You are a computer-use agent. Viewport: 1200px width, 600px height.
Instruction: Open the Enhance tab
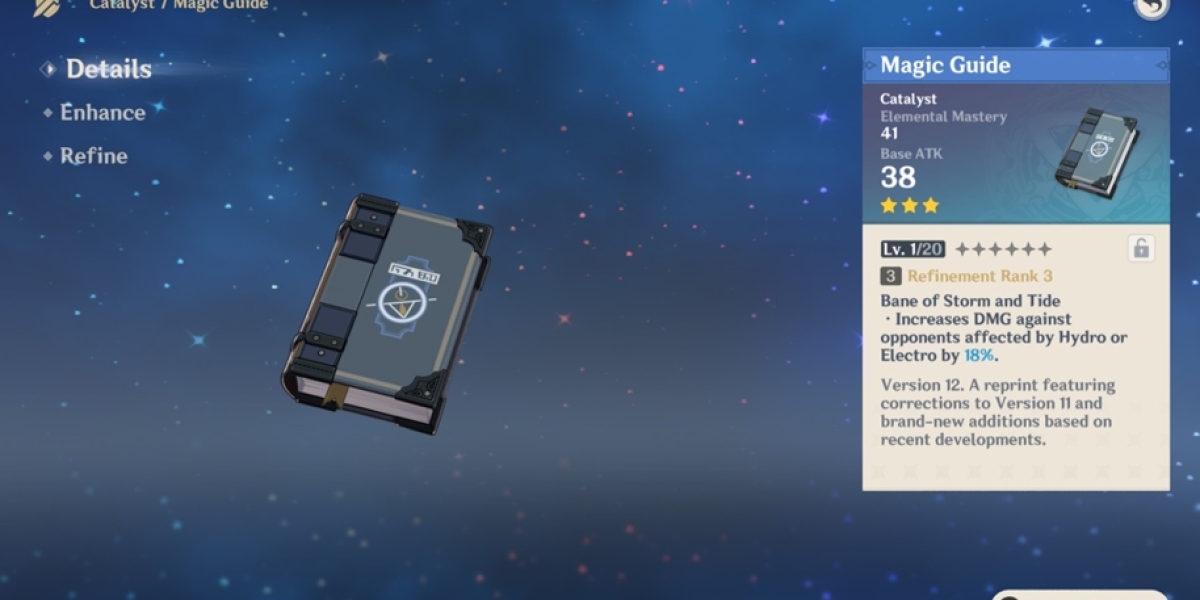[x=102, y=113]
